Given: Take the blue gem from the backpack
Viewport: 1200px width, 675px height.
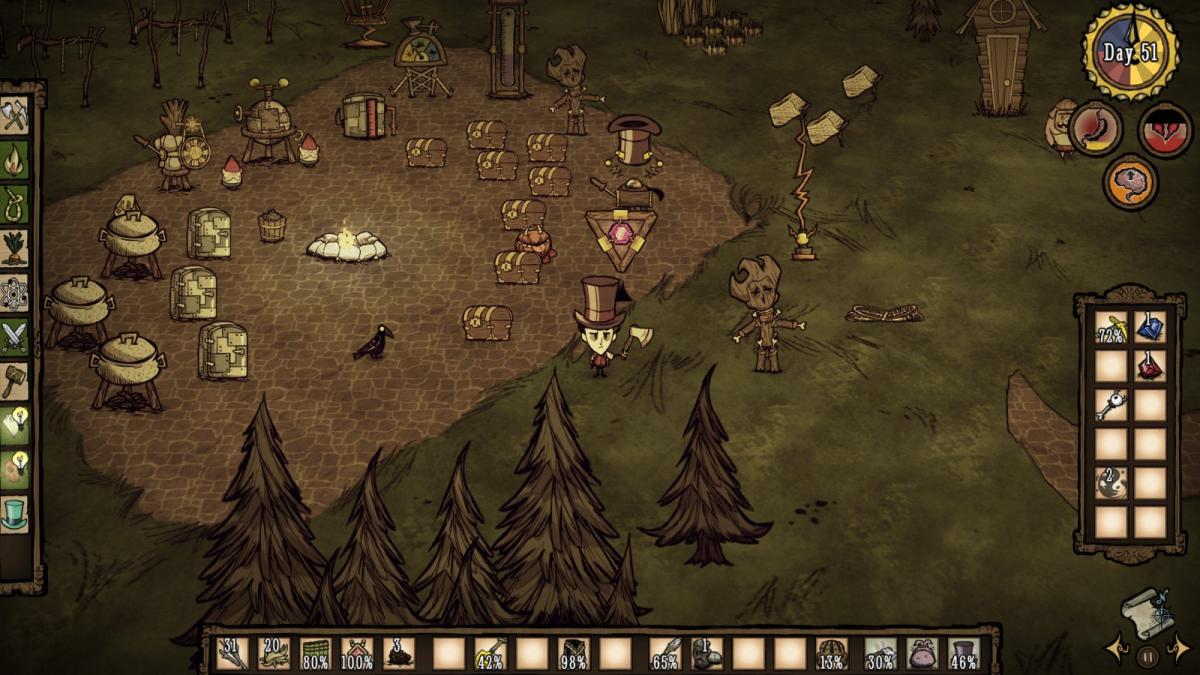Looking at the screenshot, I should (1150, 327).
